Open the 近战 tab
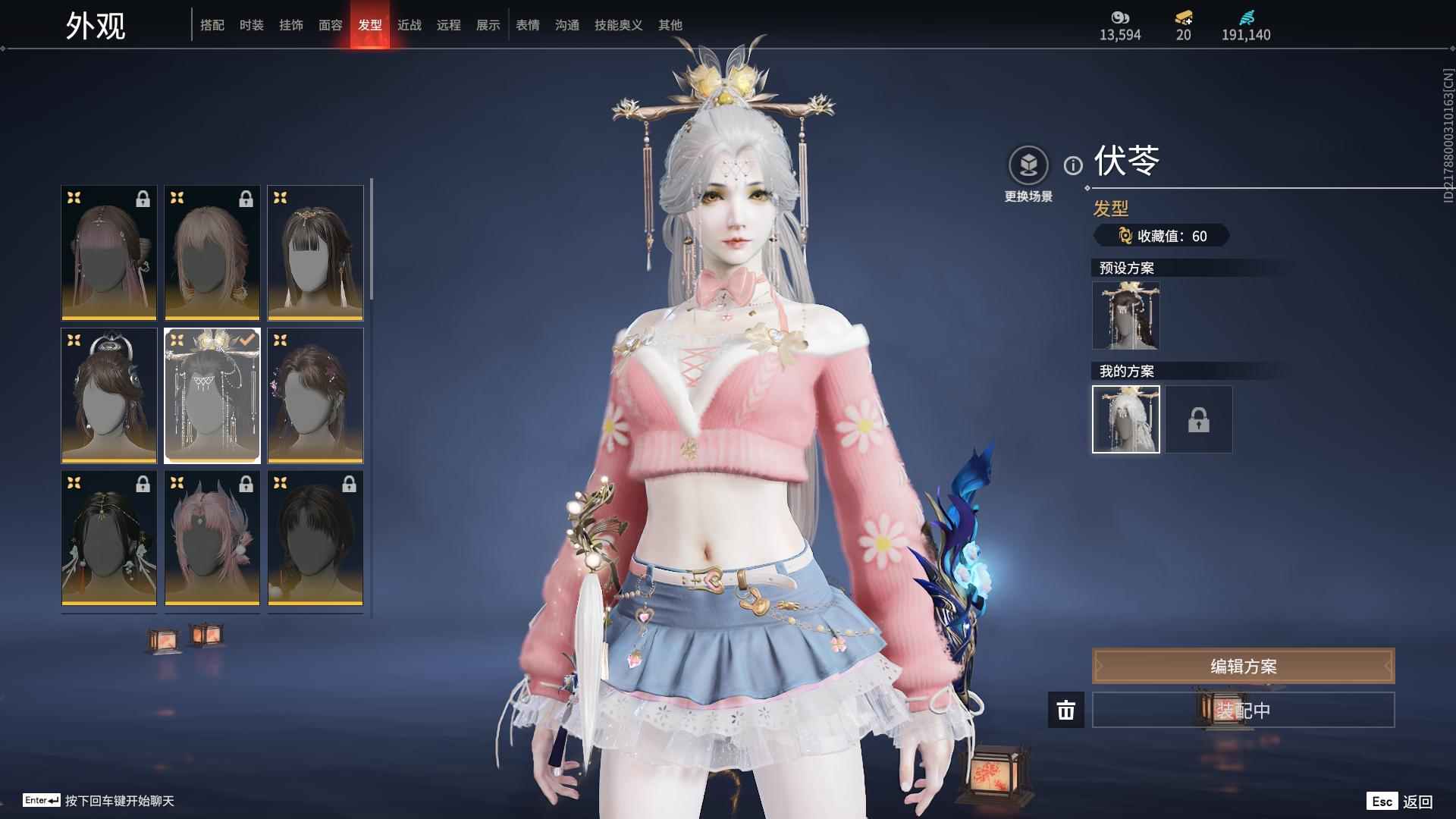Screen dimensions: 1456x819 coord(409,25)
